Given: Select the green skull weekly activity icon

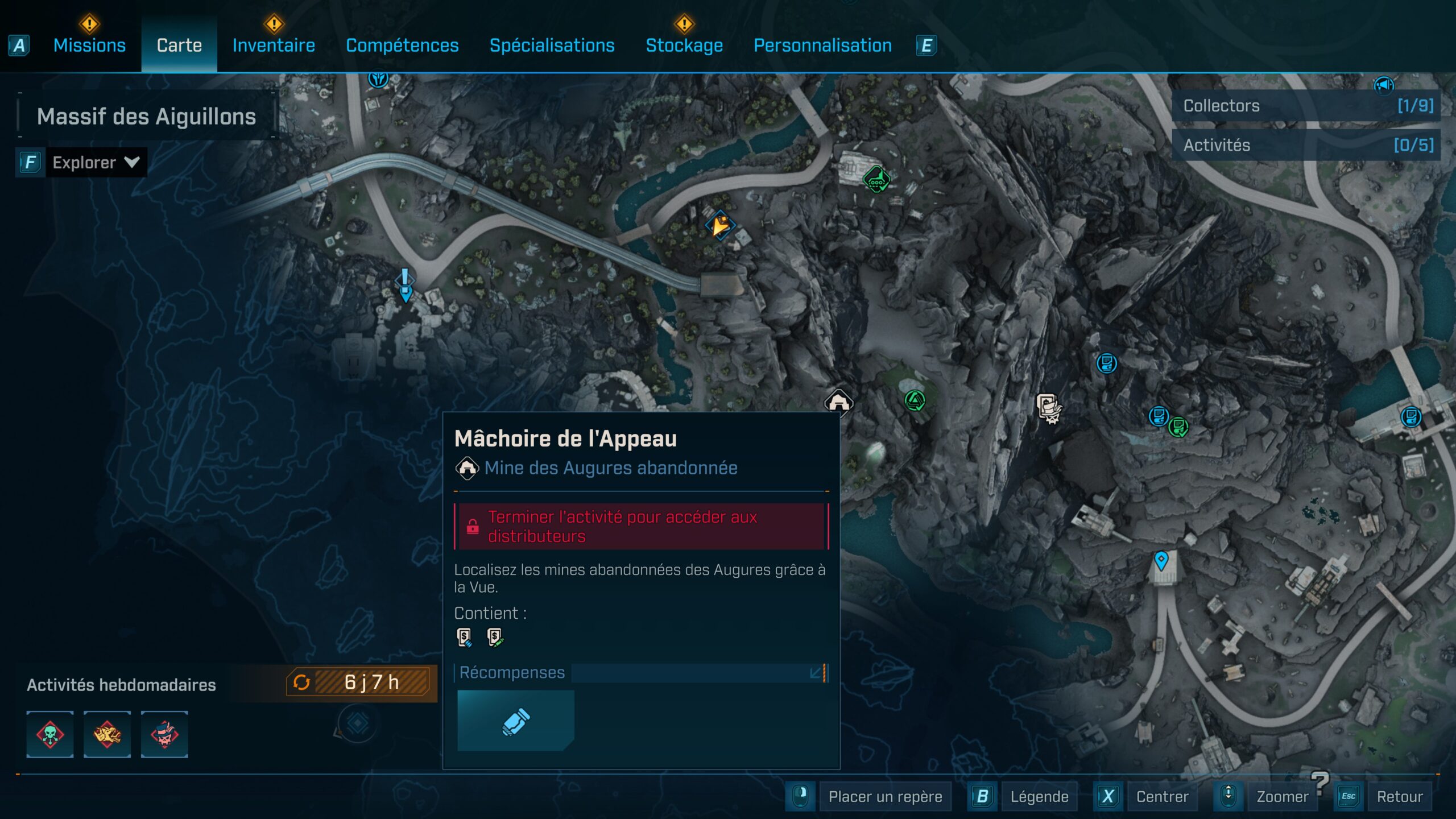Looking at the screenshot, I should pyautogui.click(x=50, y=735).
